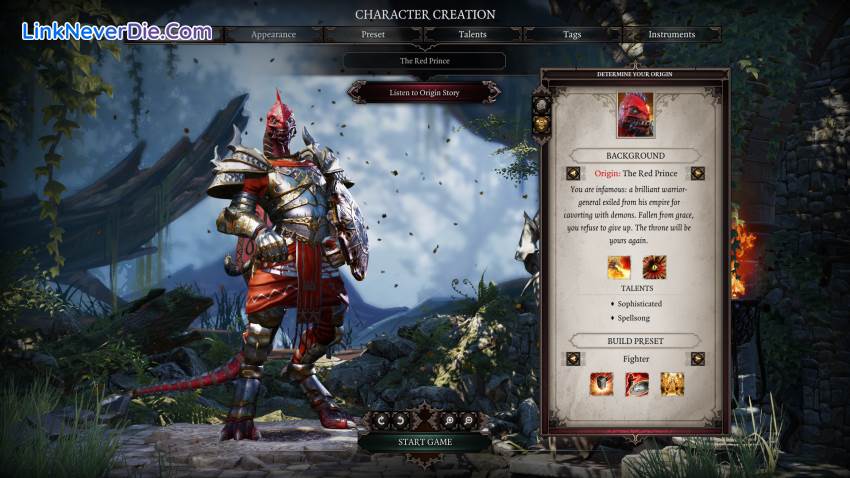Switch to the previous build preset
Viewport: 850px width, 478px height.
click(574, 359)
